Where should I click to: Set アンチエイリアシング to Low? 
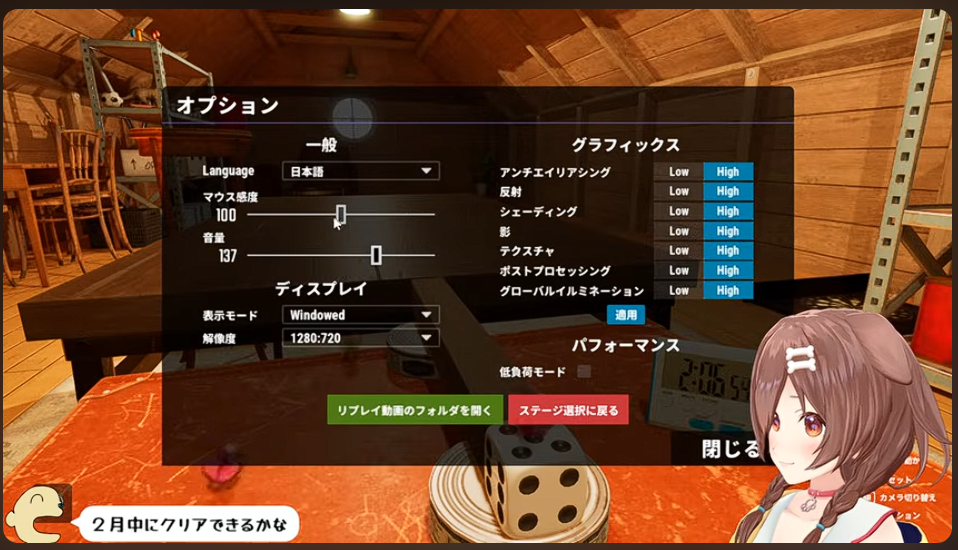point(679,172)
